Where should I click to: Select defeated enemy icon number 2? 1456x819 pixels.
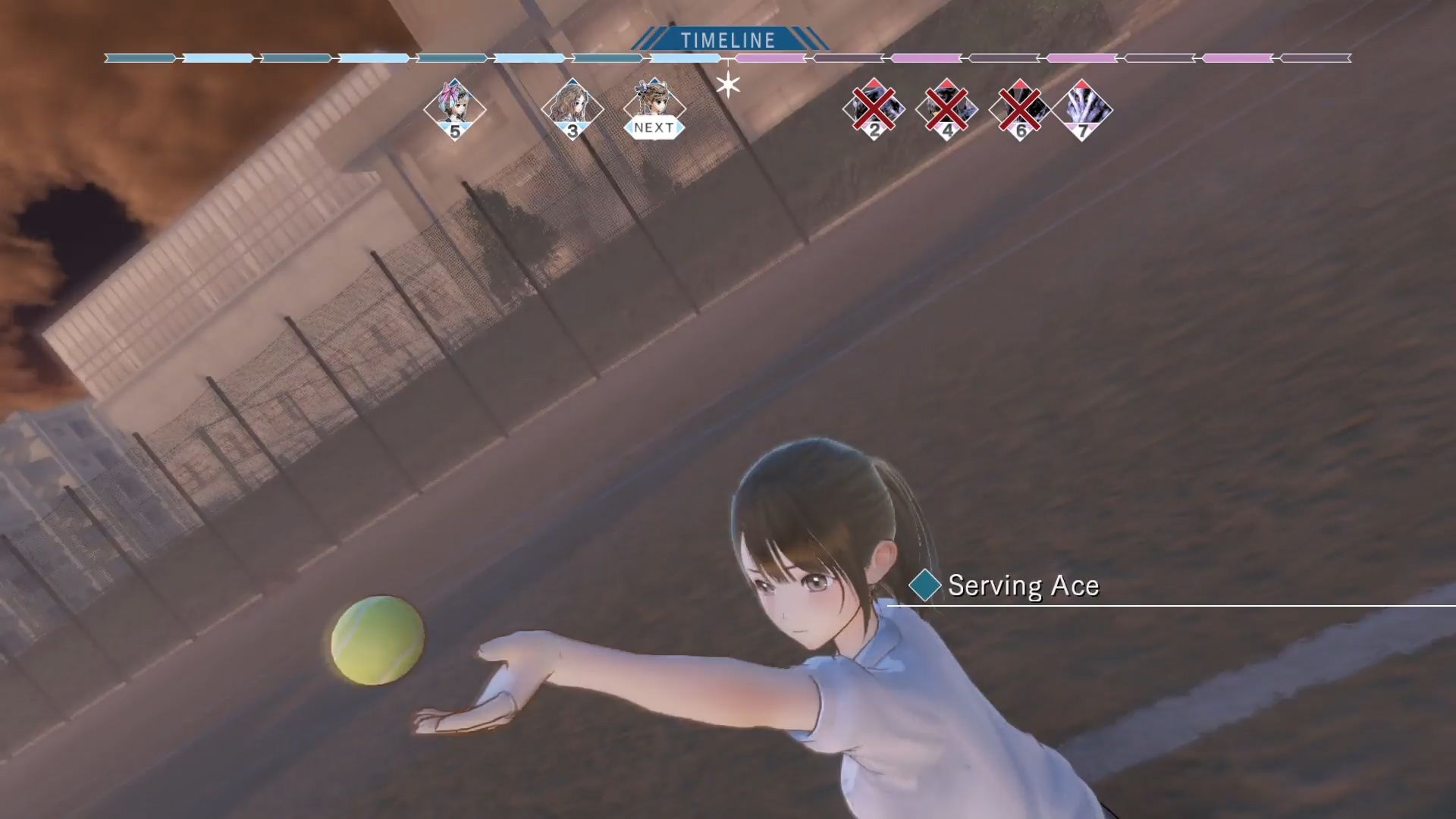point(874,108)
